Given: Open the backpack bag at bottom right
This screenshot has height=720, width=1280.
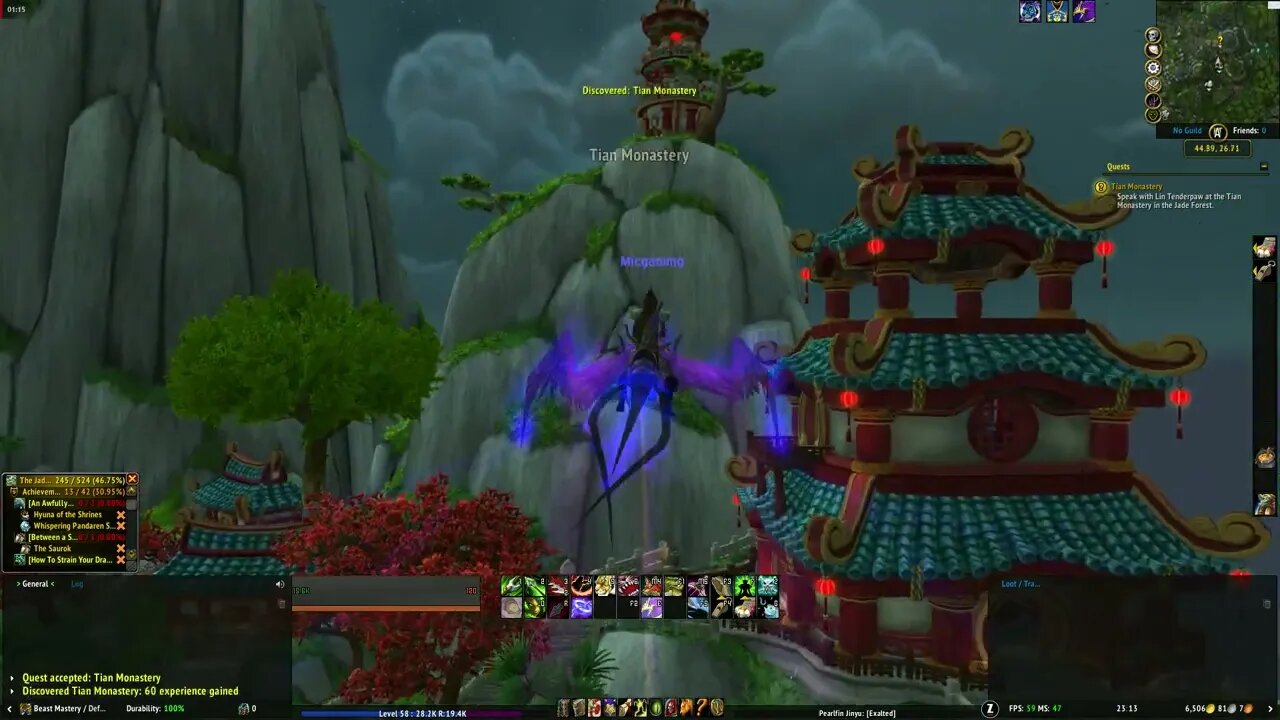Looking at the screenshot, I should tap(1270, 708).
